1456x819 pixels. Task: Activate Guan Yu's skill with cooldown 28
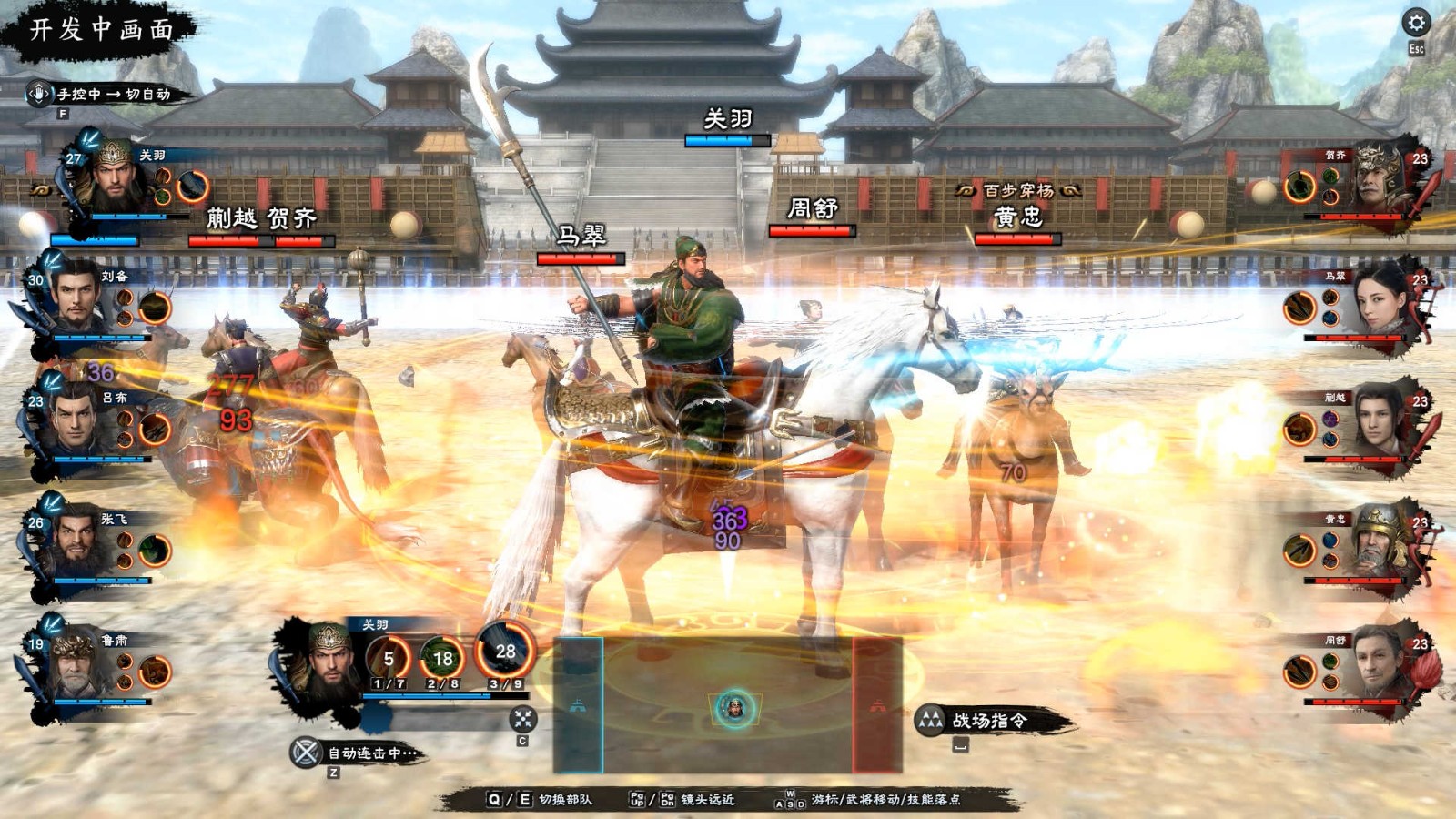505,652
